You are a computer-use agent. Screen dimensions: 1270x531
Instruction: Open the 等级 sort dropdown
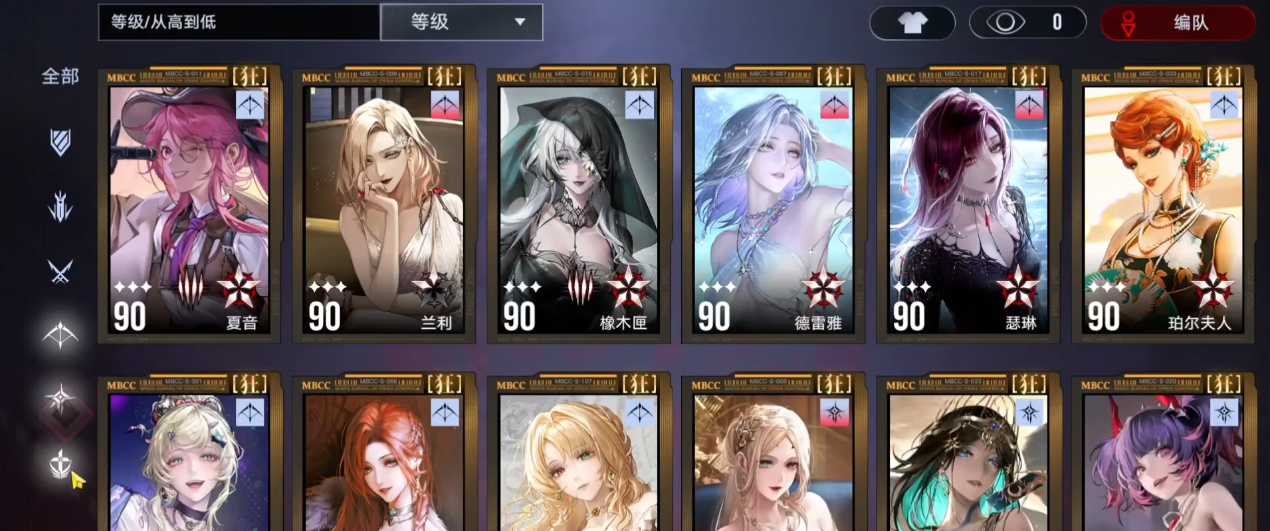(x=461, y=22)
